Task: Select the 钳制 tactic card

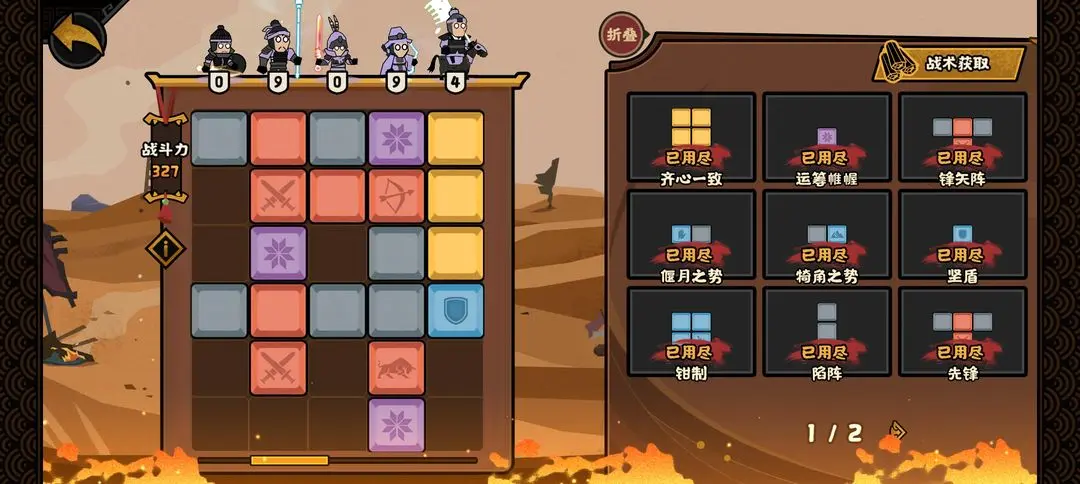Action: pos(691,332)
